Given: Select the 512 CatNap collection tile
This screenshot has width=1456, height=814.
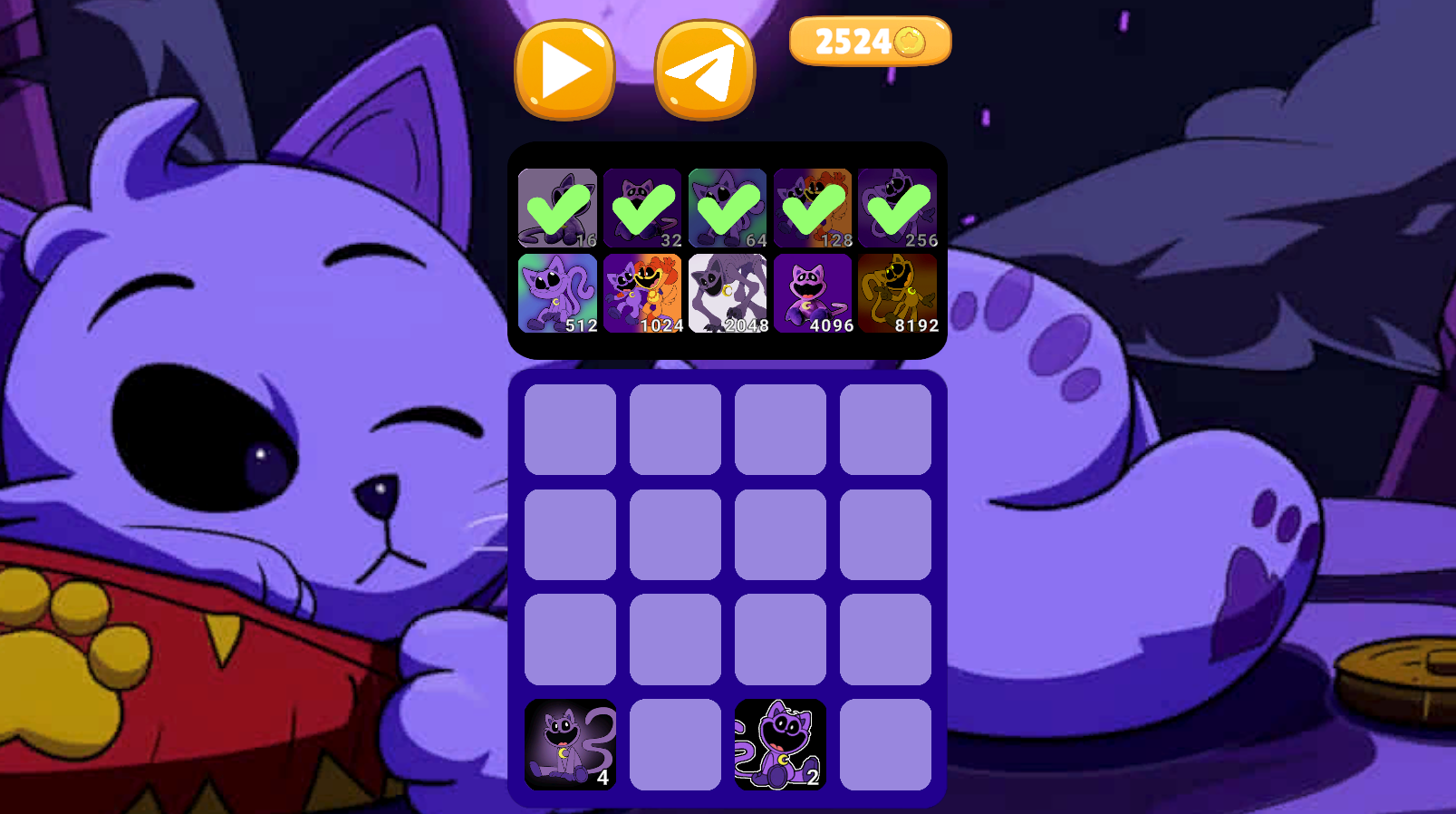Looking at the screenshot, I should (556, 292).
